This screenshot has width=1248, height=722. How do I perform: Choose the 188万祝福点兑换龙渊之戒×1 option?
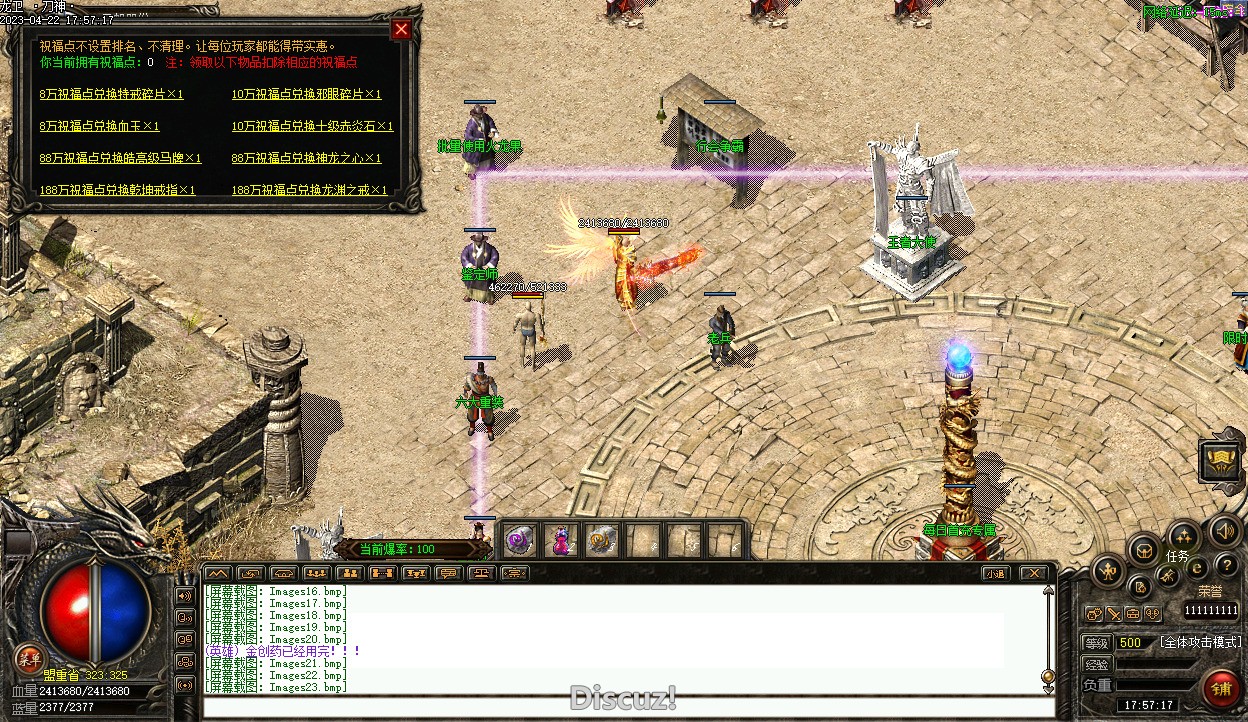309,190
